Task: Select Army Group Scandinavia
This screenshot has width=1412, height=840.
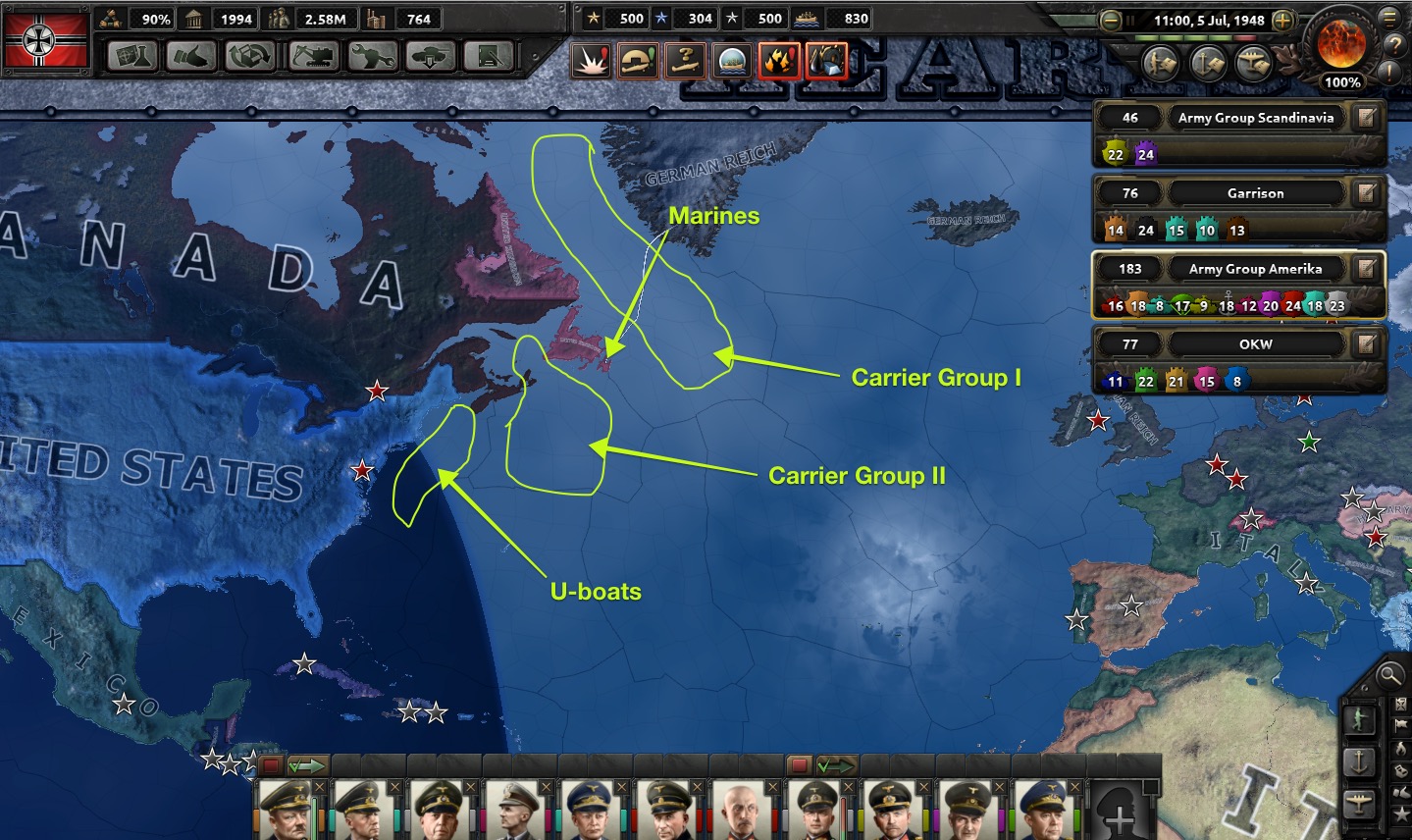Action: coord(1256,118)
